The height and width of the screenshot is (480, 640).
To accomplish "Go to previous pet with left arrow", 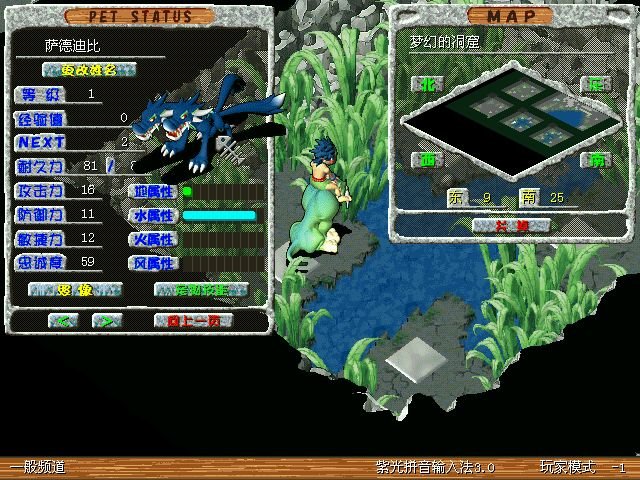I will click(63, 321).
